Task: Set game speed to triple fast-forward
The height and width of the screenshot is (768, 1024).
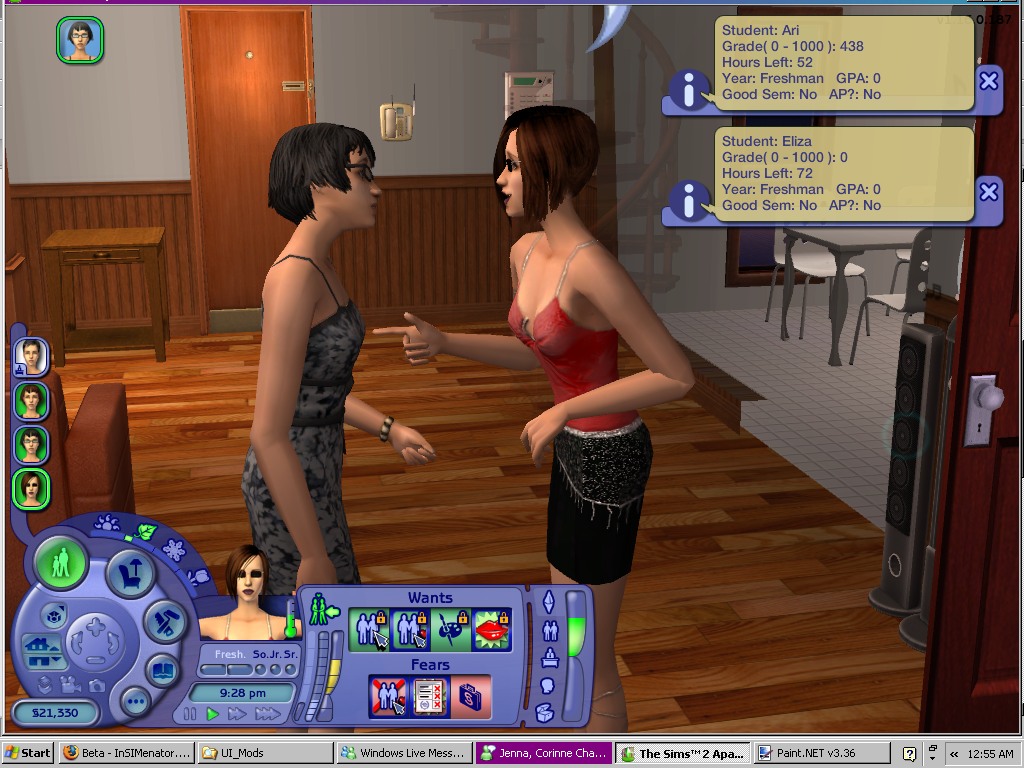Action: point(267,714)
